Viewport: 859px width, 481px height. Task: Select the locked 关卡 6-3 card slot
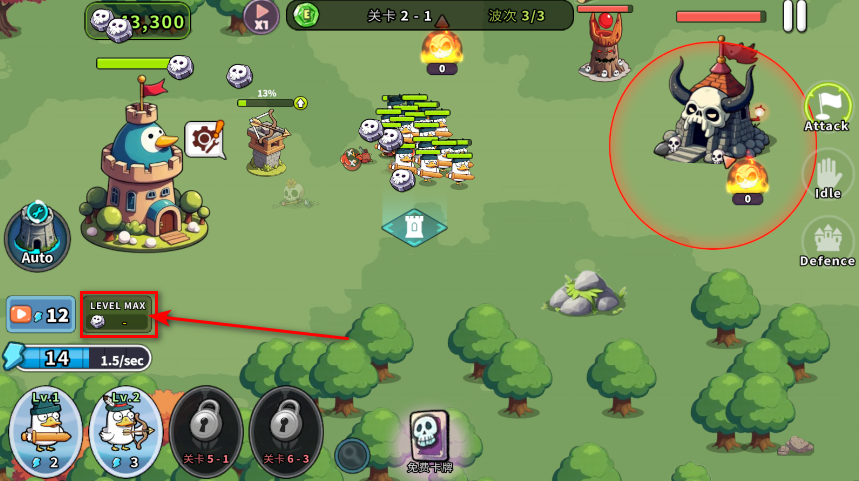pyautogui.click(x=286, y=430)
